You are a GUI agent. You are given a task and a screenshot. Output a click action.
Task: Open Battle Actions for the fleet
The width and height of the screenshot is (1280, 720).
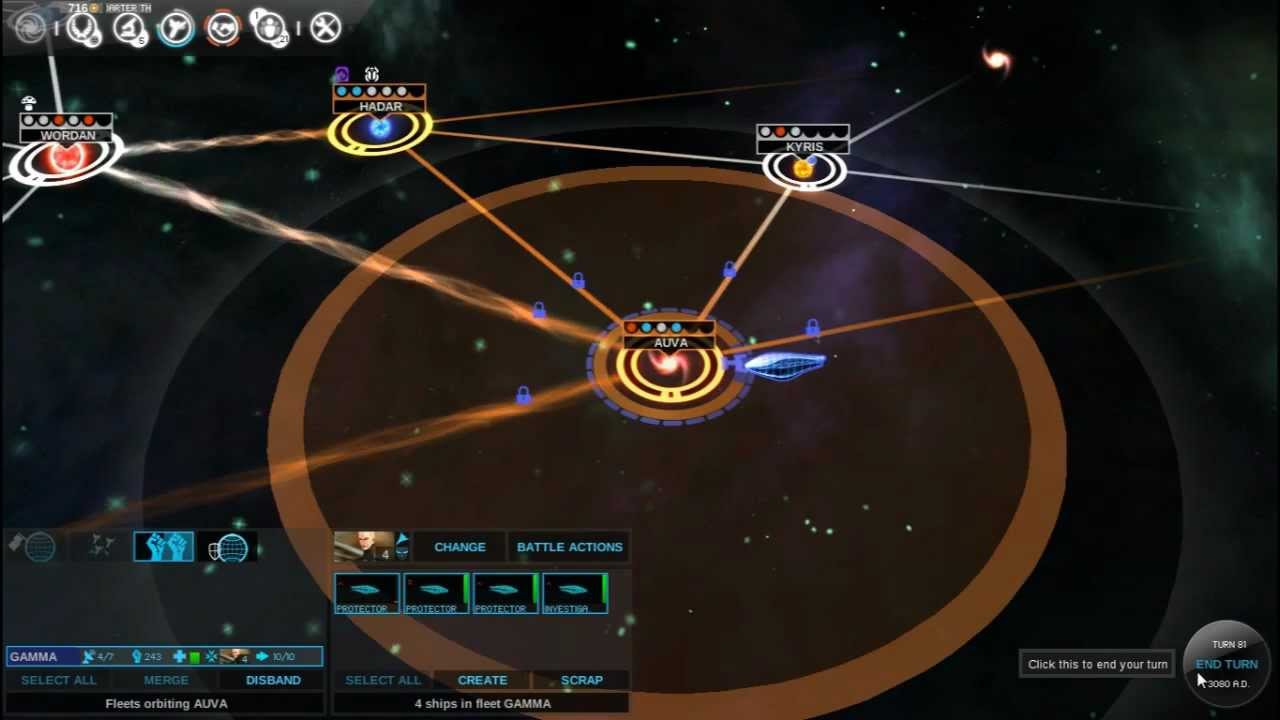tap(569, 547)
